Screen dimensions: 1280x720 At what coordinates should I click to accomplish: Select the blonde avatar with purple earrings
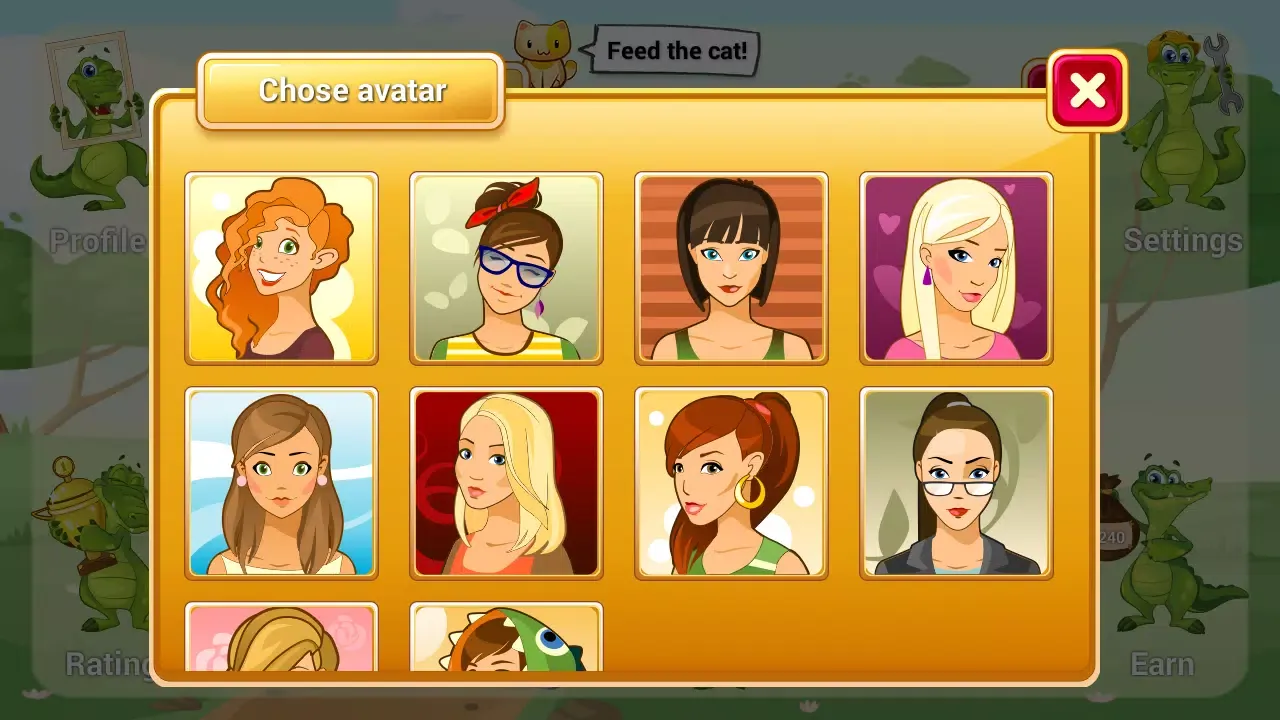coord(956,268)
